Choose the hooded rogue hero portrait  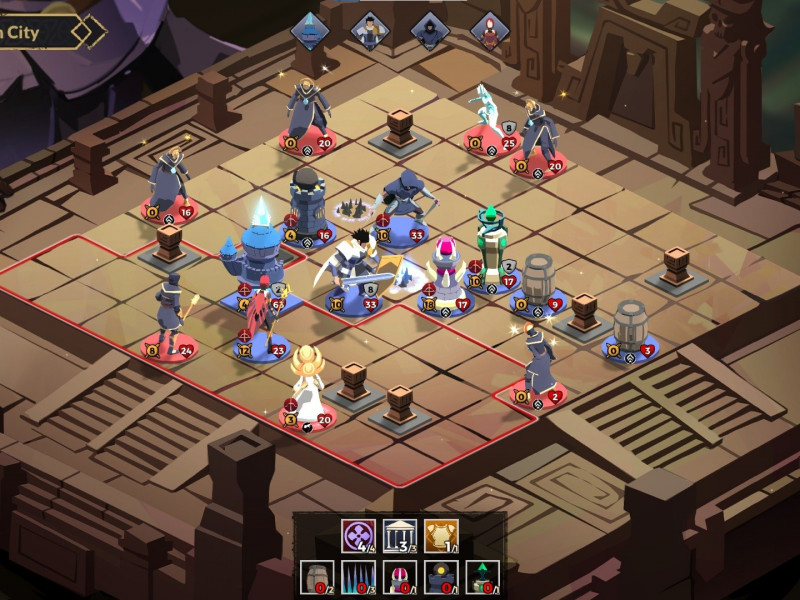pyautogui.click(x=429, y=29)
